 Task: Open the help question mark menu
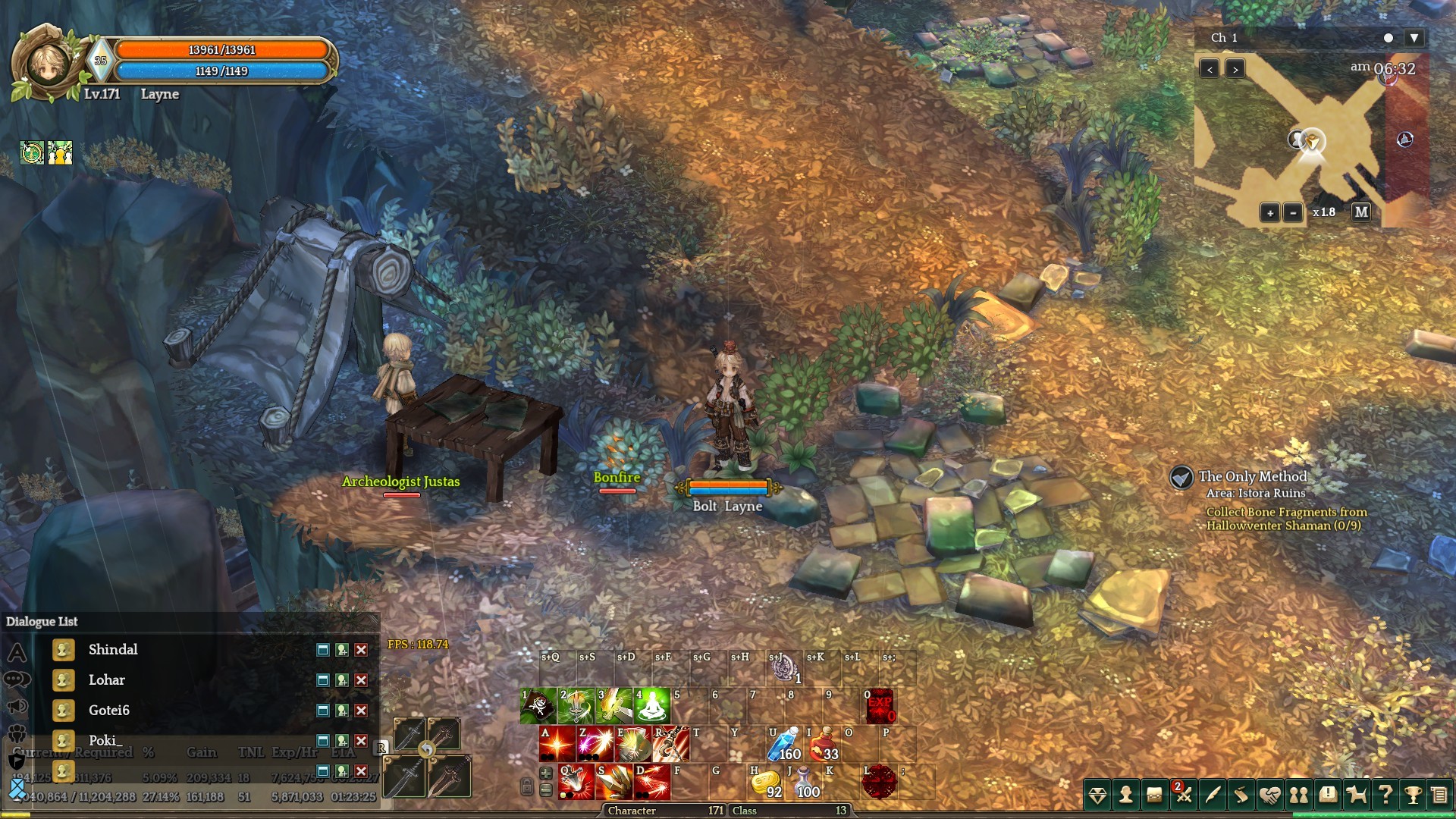tap(1385, 794)
